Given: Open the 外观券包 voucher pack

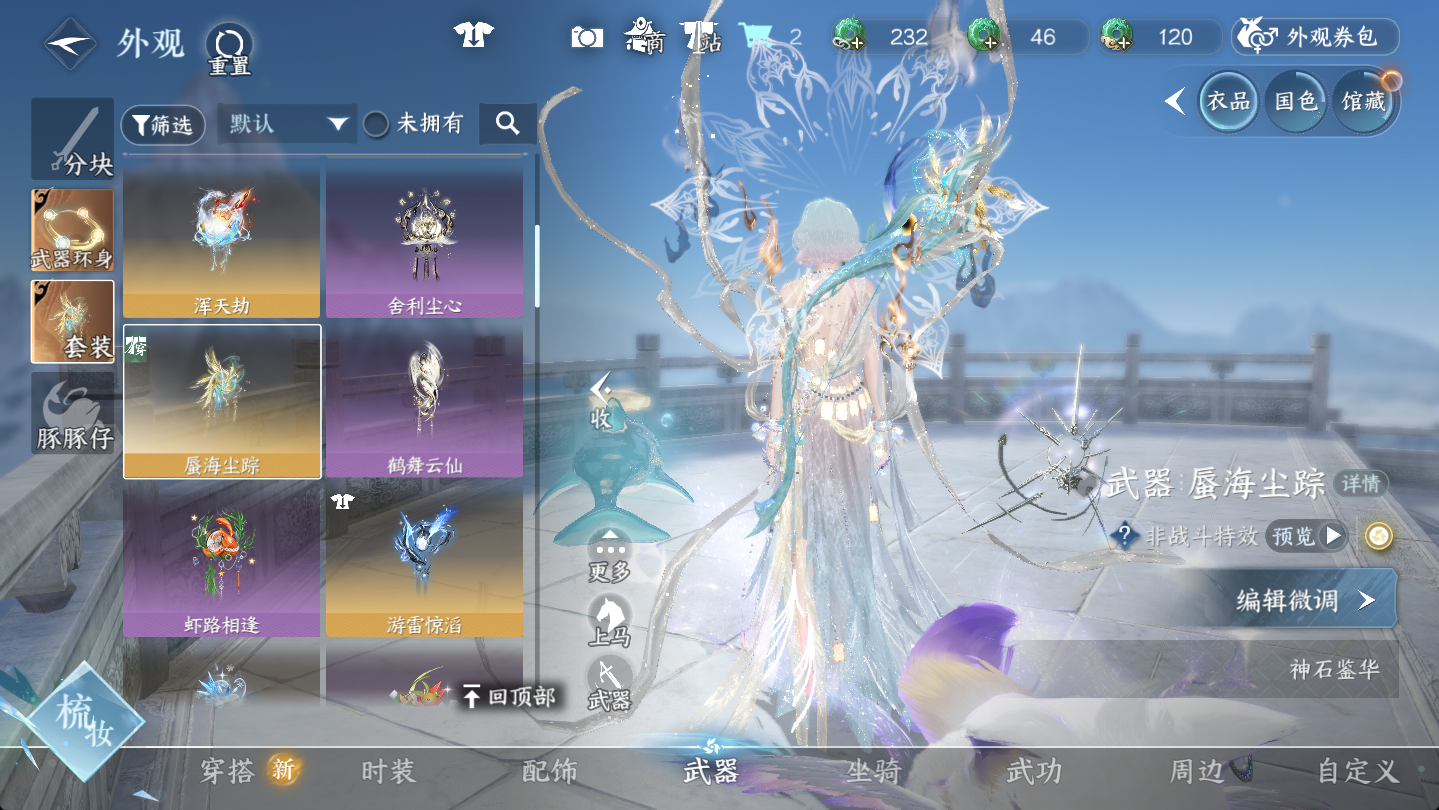Looking at the screenshot, I should [x=1314, y=38].
